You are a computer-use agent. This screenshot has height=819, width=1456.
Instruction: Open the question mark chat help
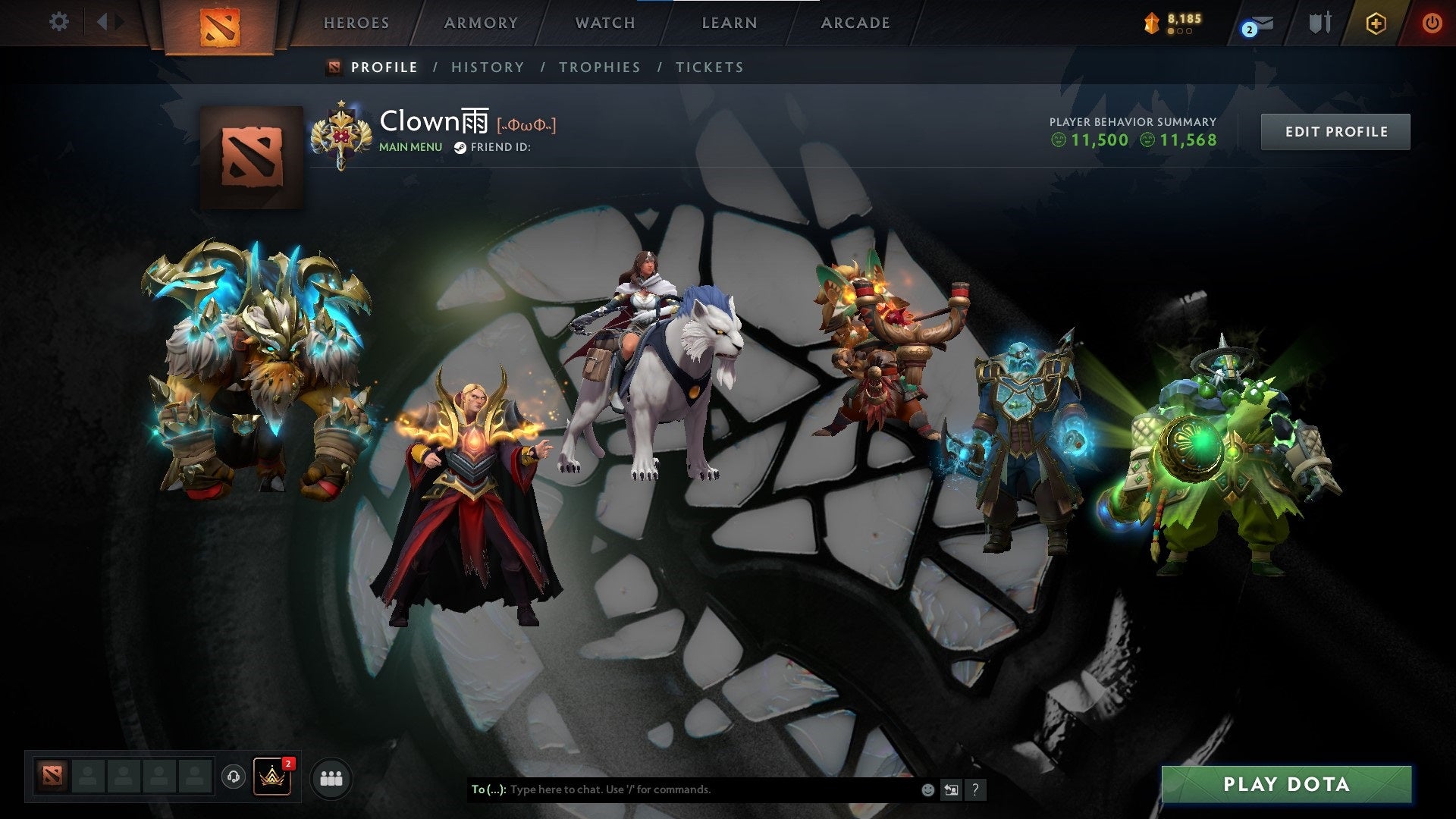[x=975, y=789]
